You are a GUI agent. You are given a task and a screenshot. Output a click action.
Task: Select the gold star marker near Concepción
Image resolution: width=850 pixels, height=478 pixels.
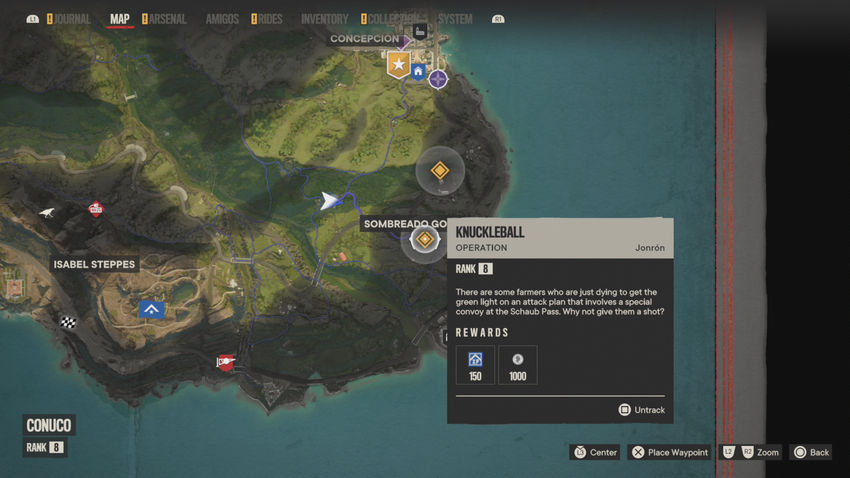click(x=399, y=66)
